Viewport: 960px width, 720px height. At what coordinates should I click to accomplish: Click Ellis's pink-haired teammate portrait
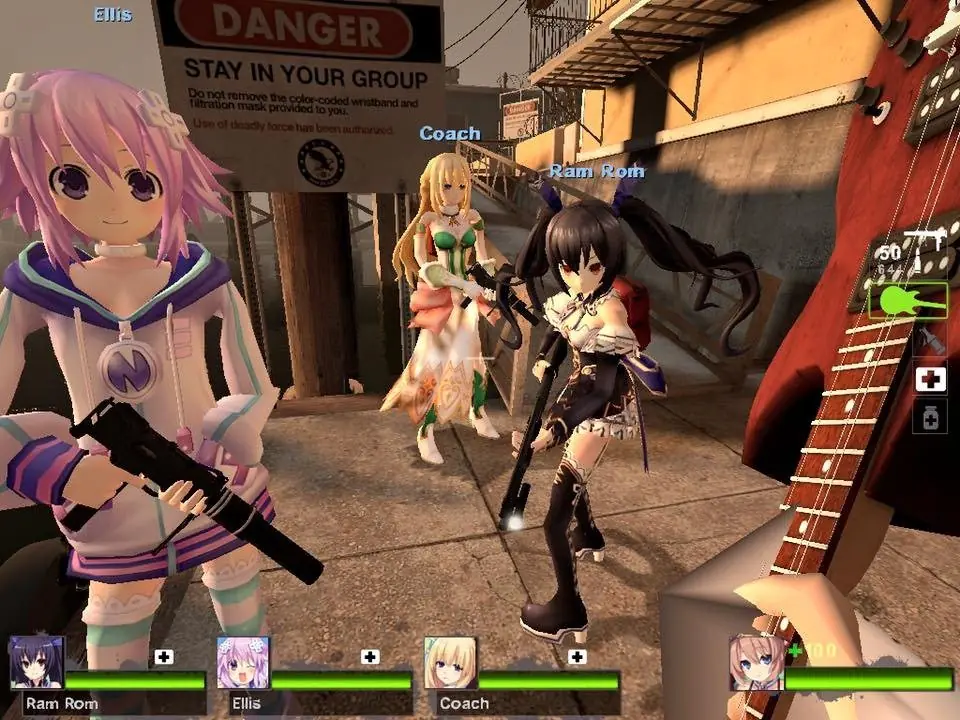pos(243,662)
